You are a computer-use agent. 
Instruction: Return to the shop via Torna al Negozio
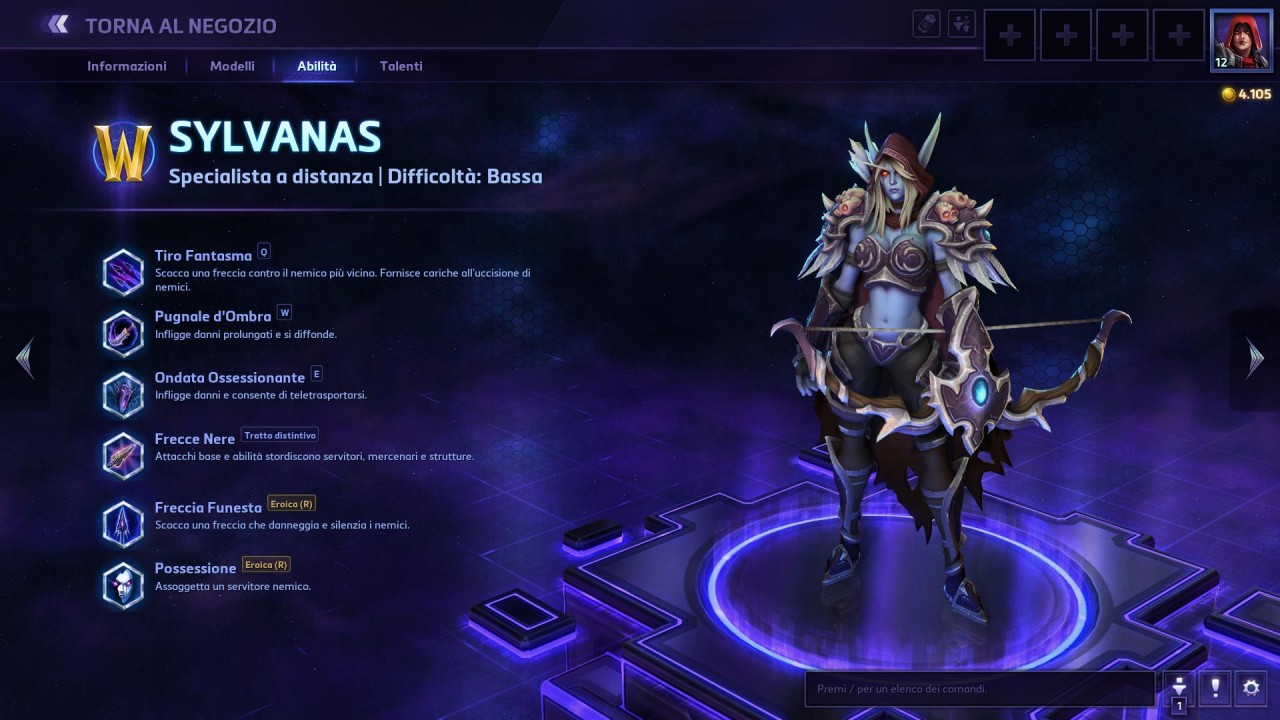tap(165, 26)
